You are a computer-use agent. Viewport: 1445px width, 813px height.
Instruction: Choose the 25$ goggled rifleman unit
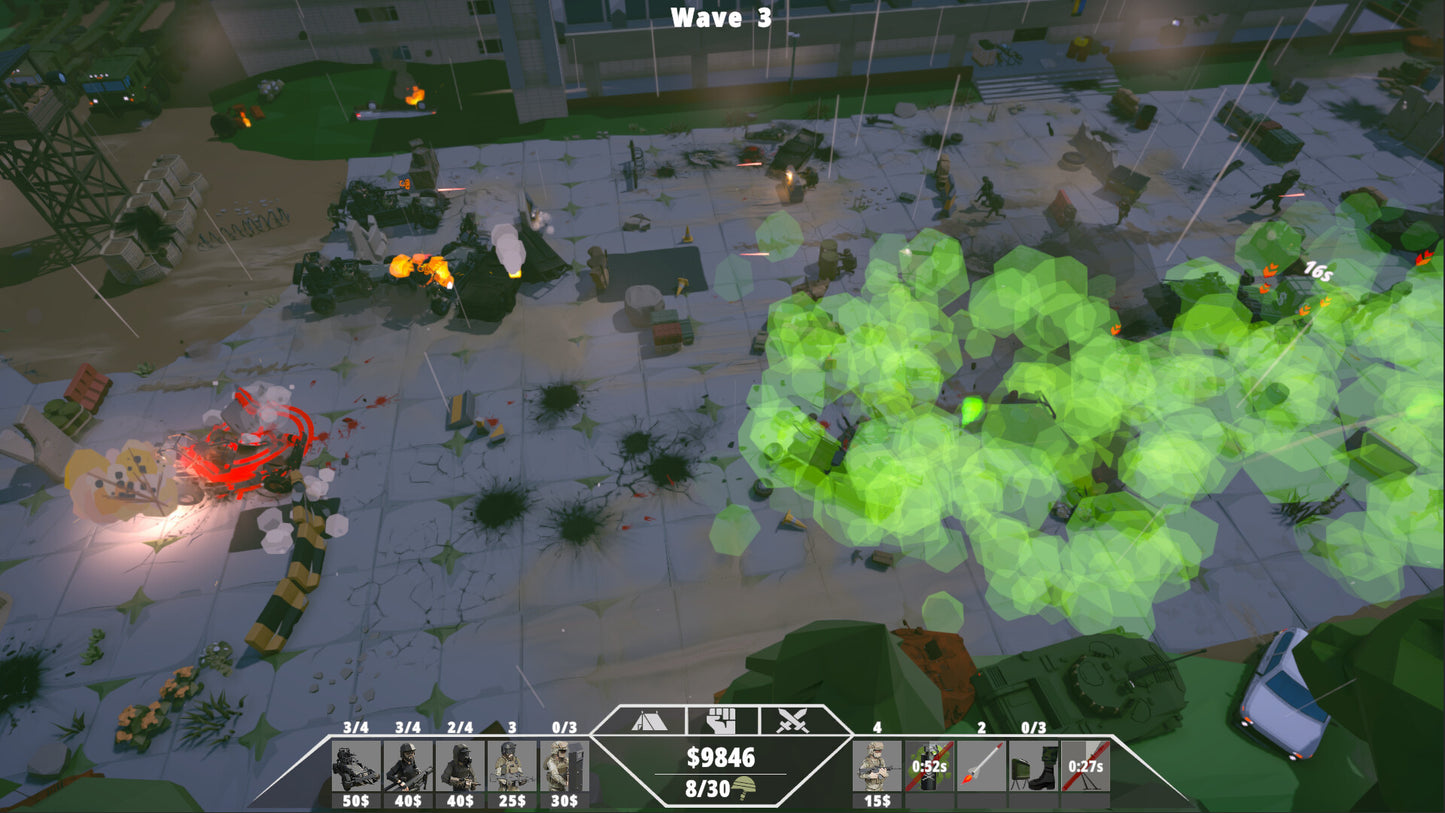(x=512, y=767)
